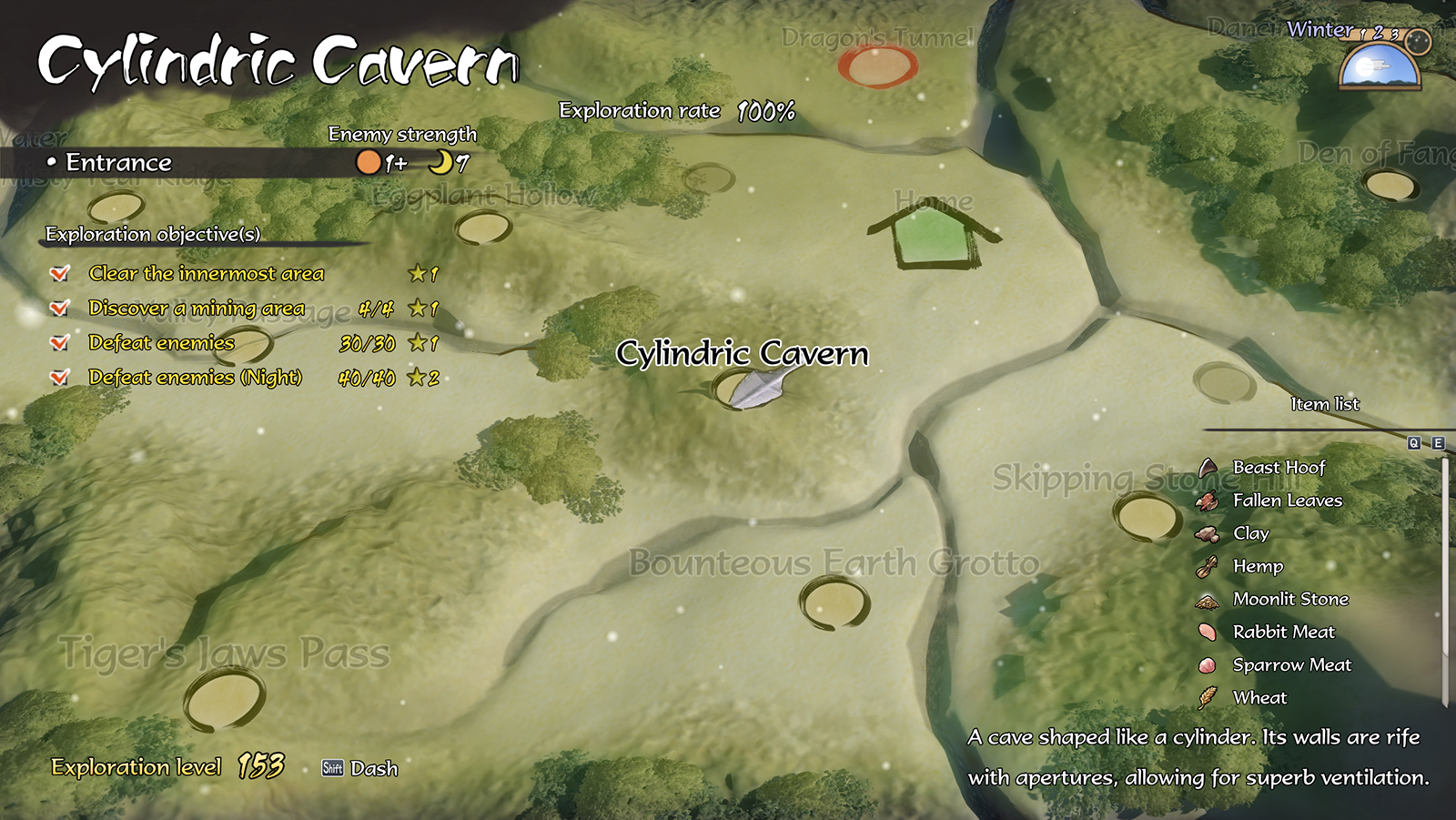
Task: Click the Fallen Leaves icon in Item list
Action: [x=1208, y=500]
